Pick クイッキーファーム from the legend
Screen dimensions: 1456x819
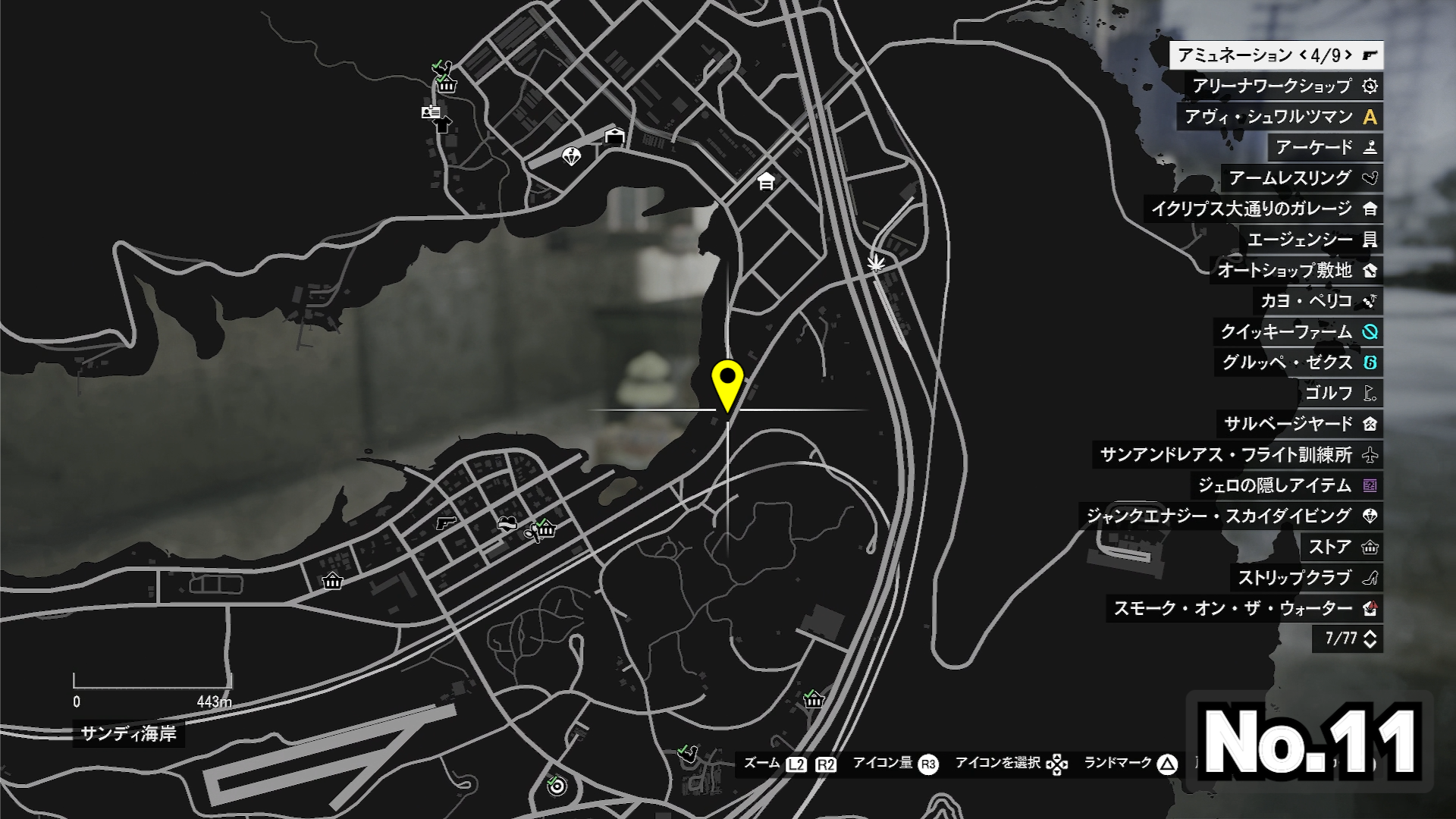[1298, 331]
